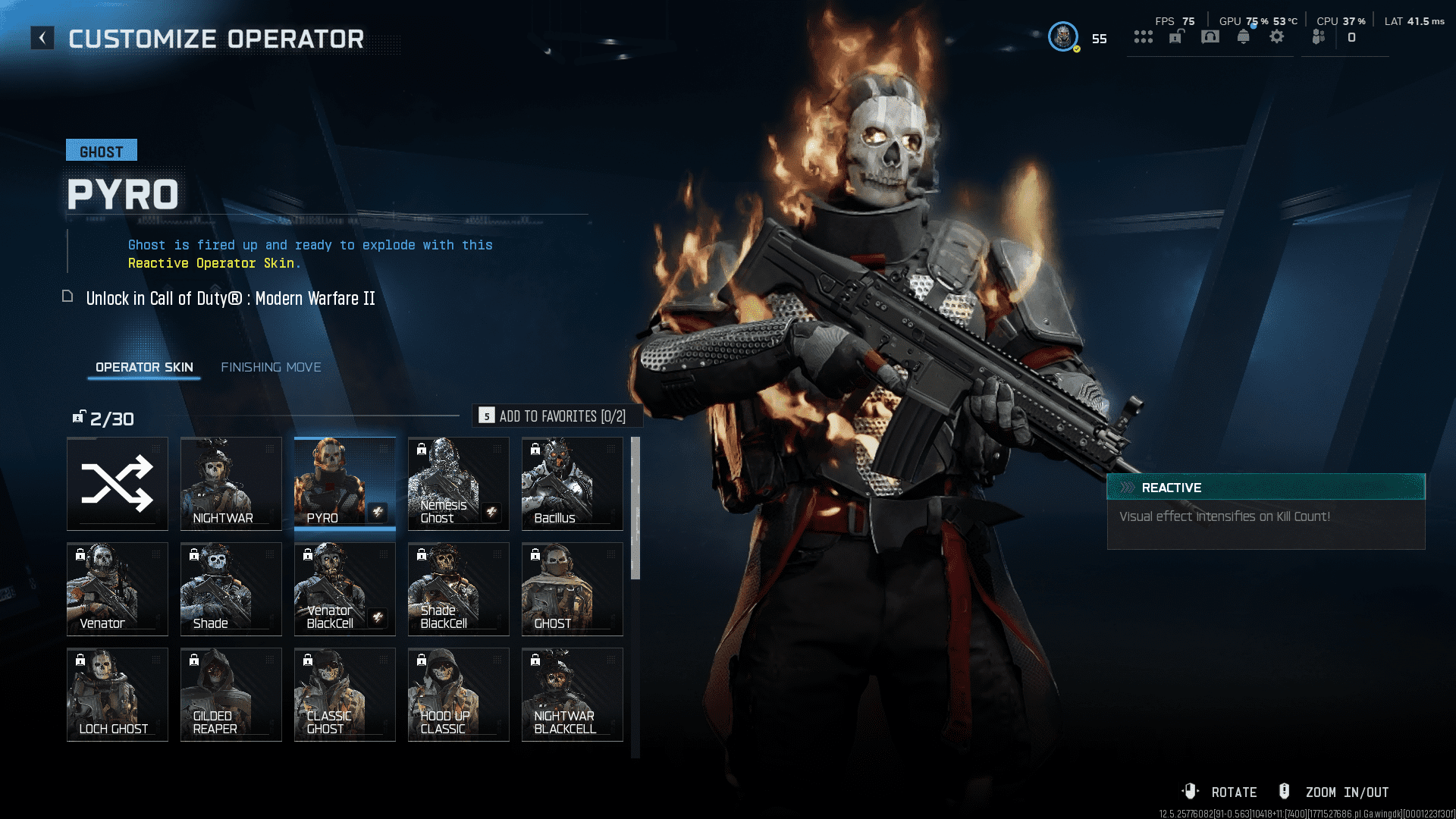
Task: Switch to the Finishing Move tab
Action: (271, 367)
